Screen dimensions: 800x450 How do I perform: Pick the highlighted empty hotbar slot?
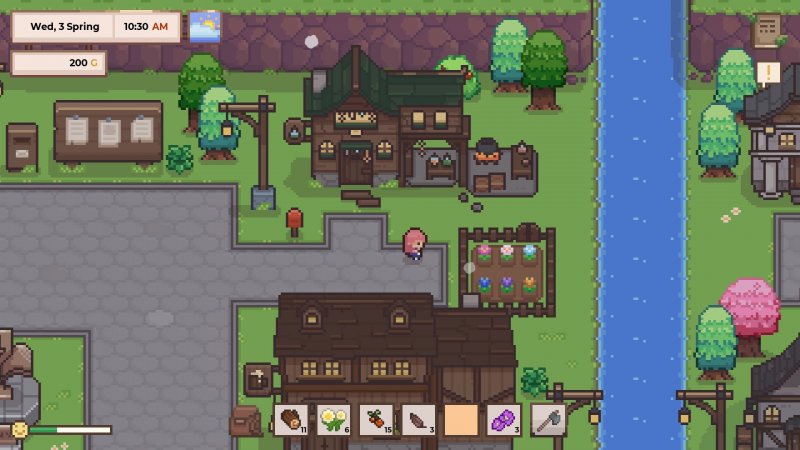click(x=462, y=420)
